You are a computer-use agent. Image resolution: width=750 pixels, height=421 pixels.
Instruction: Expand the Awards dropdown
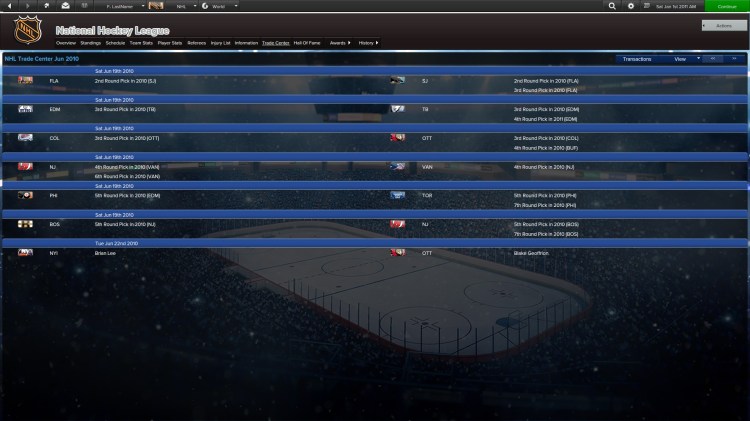click(x=340, y=44)
